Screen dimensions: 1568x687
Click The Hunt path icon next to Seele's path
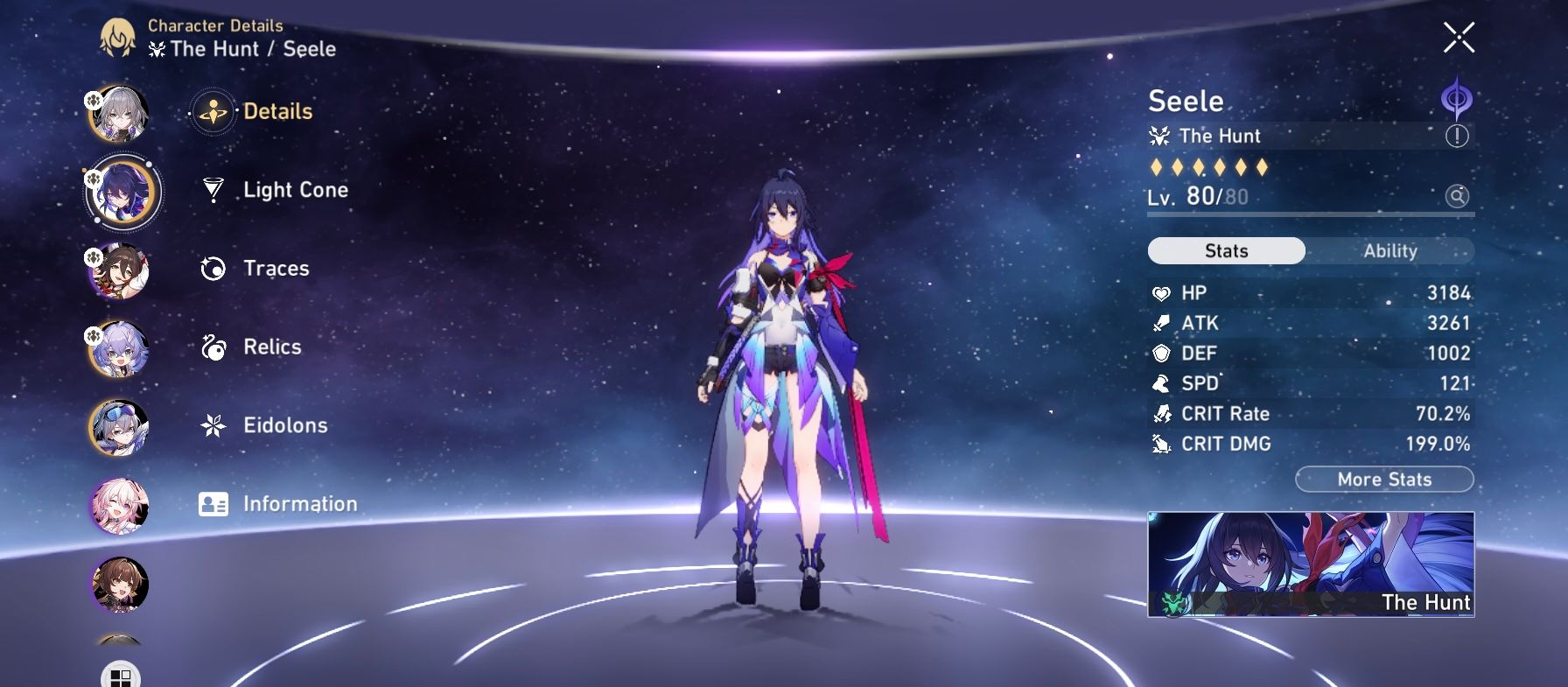[1162, 137]
